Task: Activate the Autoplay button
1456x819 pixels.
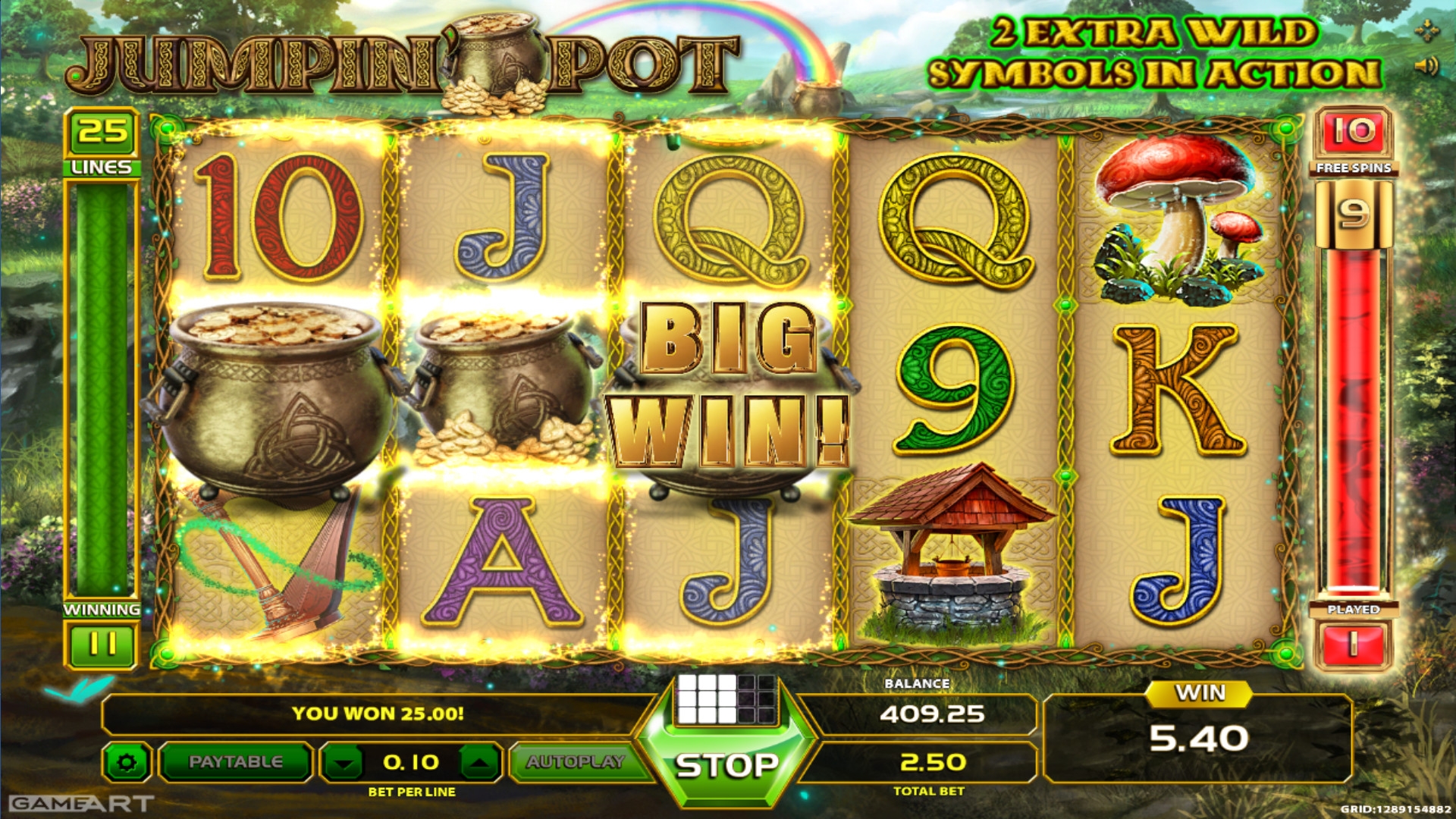Action: pyautogui.click(x=575, y=761)
